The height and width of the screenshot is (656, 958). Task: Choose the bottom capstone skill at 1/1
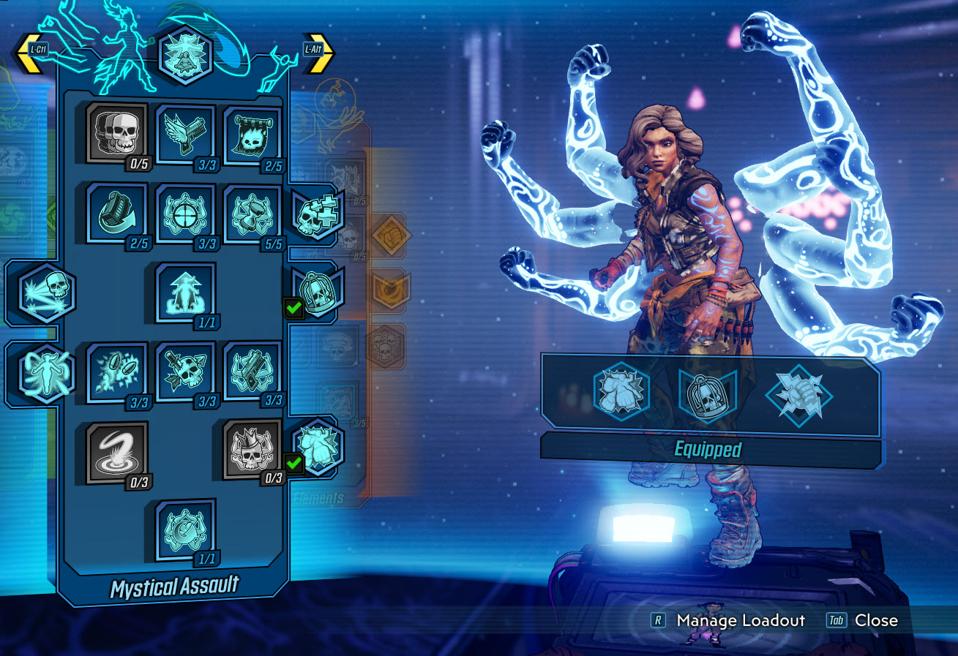click(x=185, y=528)
